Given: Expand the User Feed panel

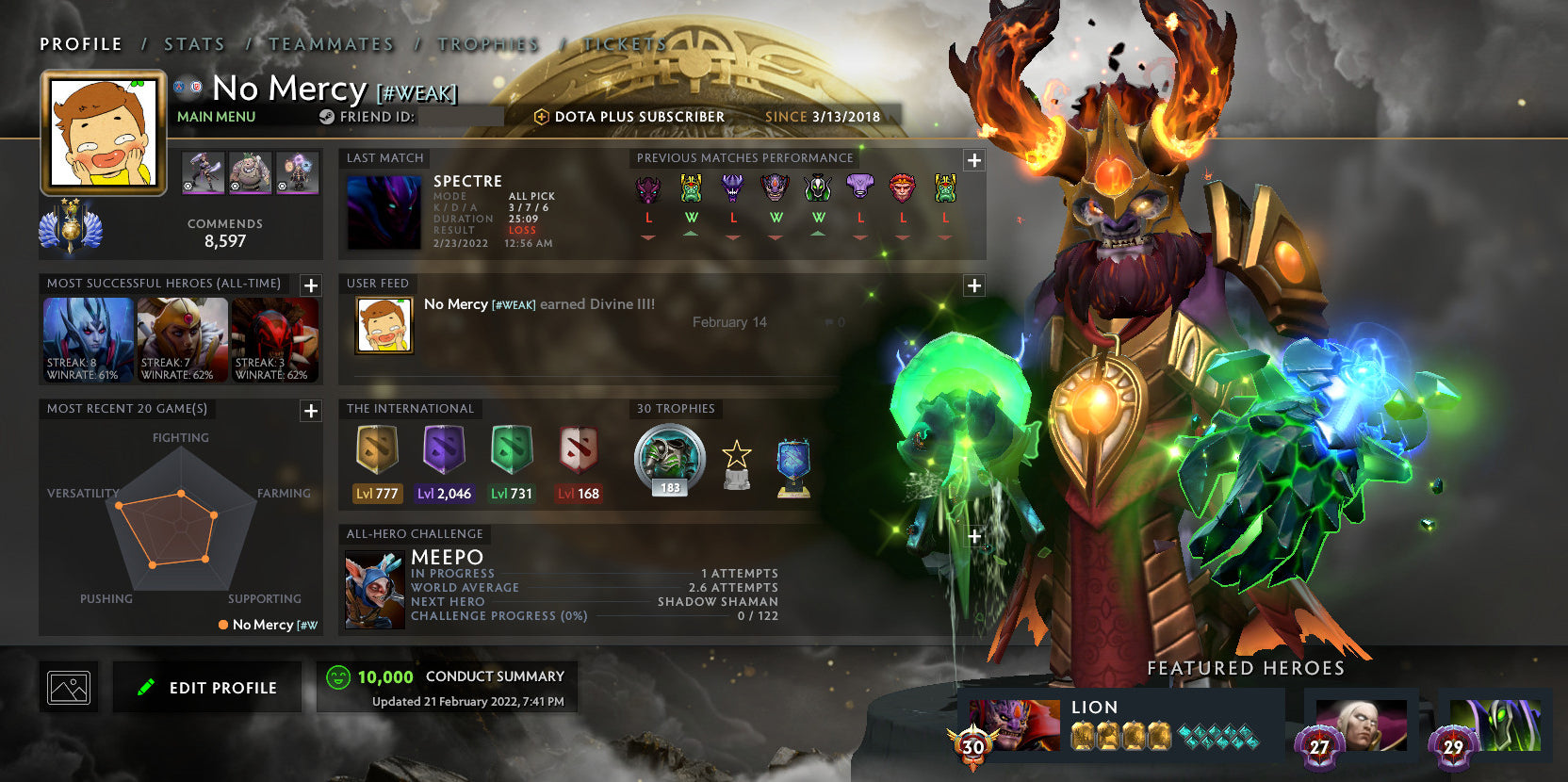Looking at the screenshot, I should click(x=972, y=284).
